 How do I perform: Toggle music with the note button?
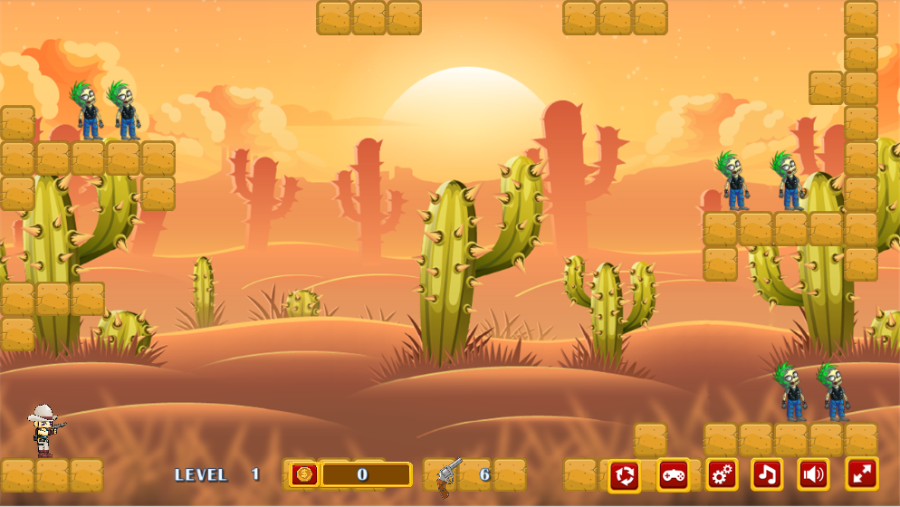pos(767,474)
